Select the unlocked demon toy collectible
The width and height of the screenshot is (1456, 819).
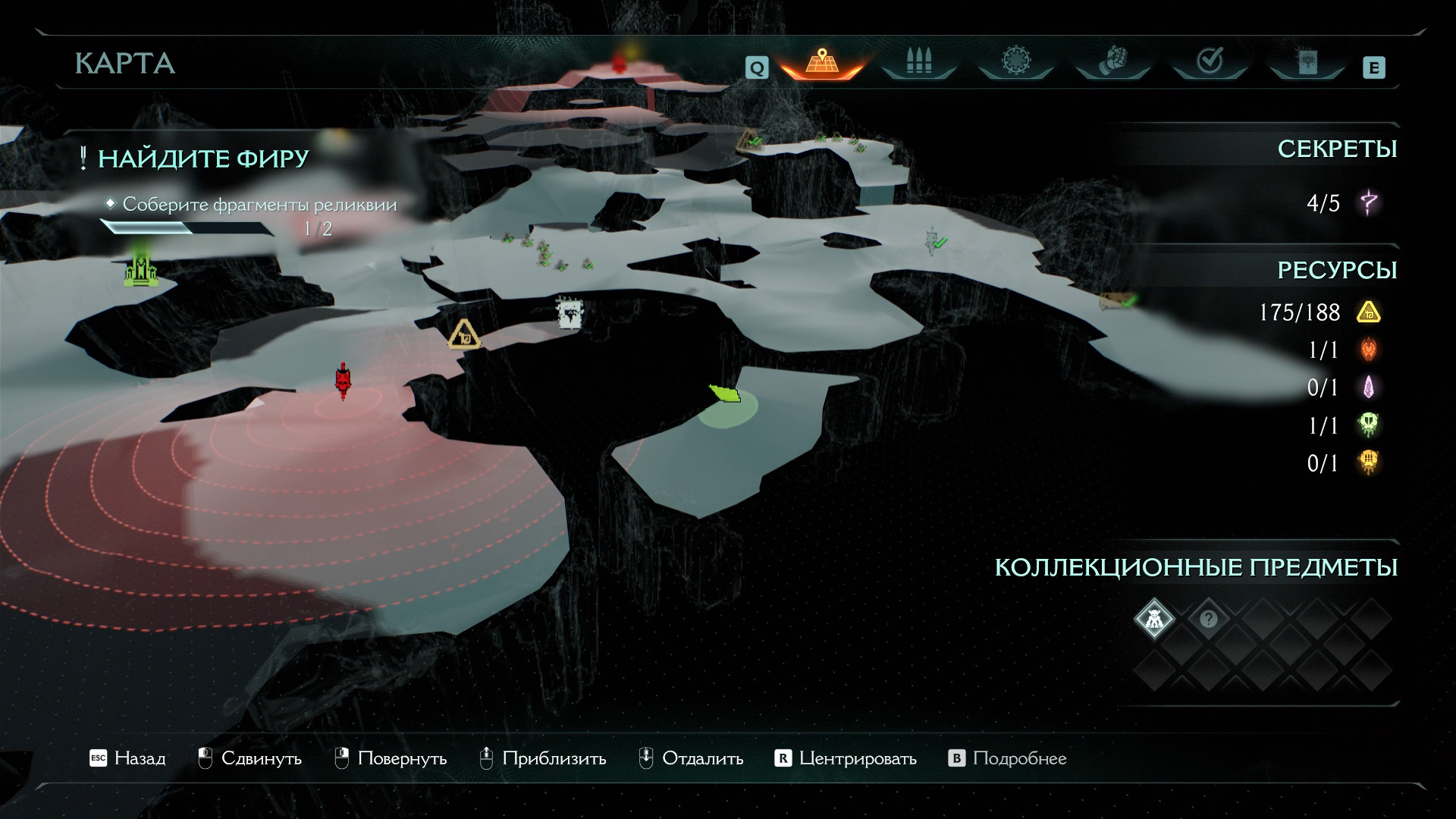1154,619
